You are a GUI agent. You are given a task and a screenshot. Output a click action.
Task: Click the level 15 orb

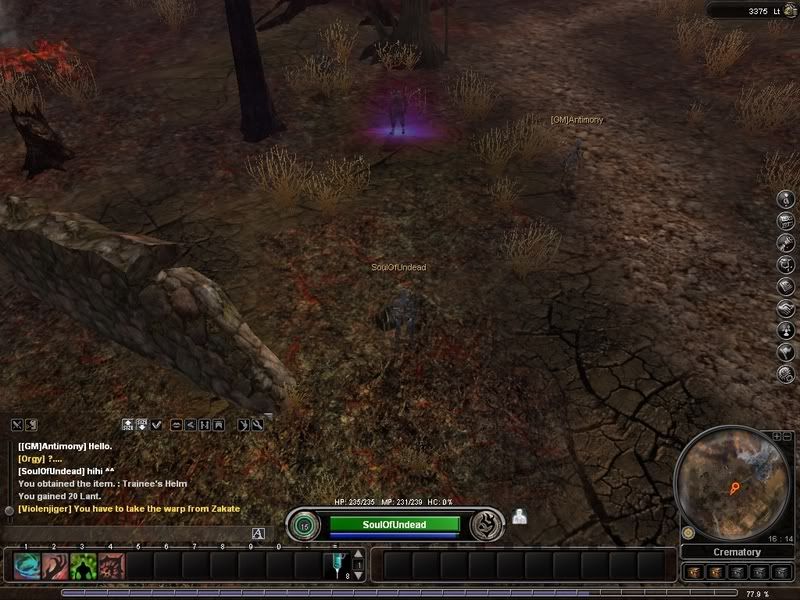[x=304, y=525]
